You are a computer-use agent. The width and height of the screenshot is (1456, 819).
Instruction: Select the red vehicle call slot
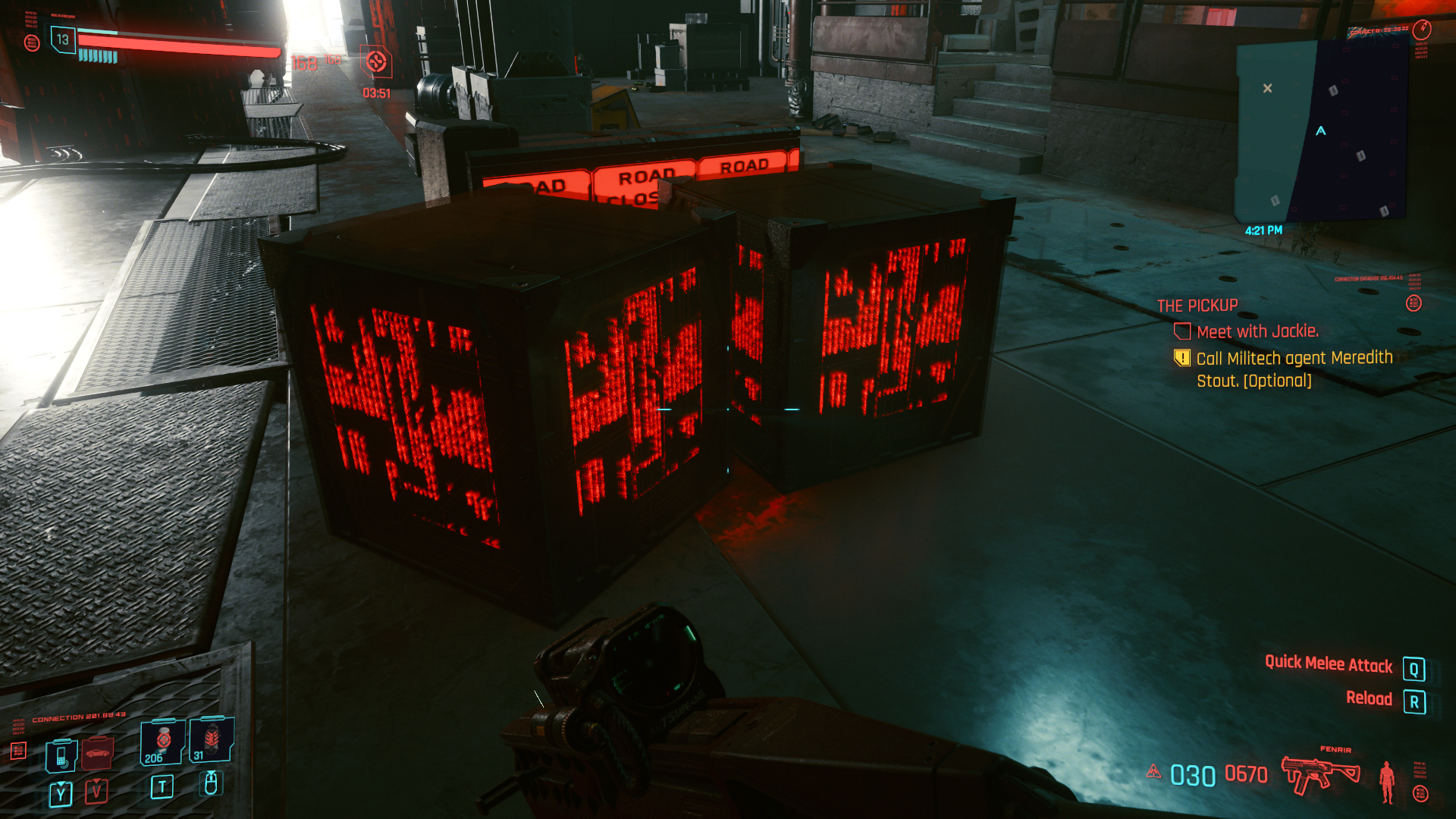pyautogui.click(x=97, y=752)
